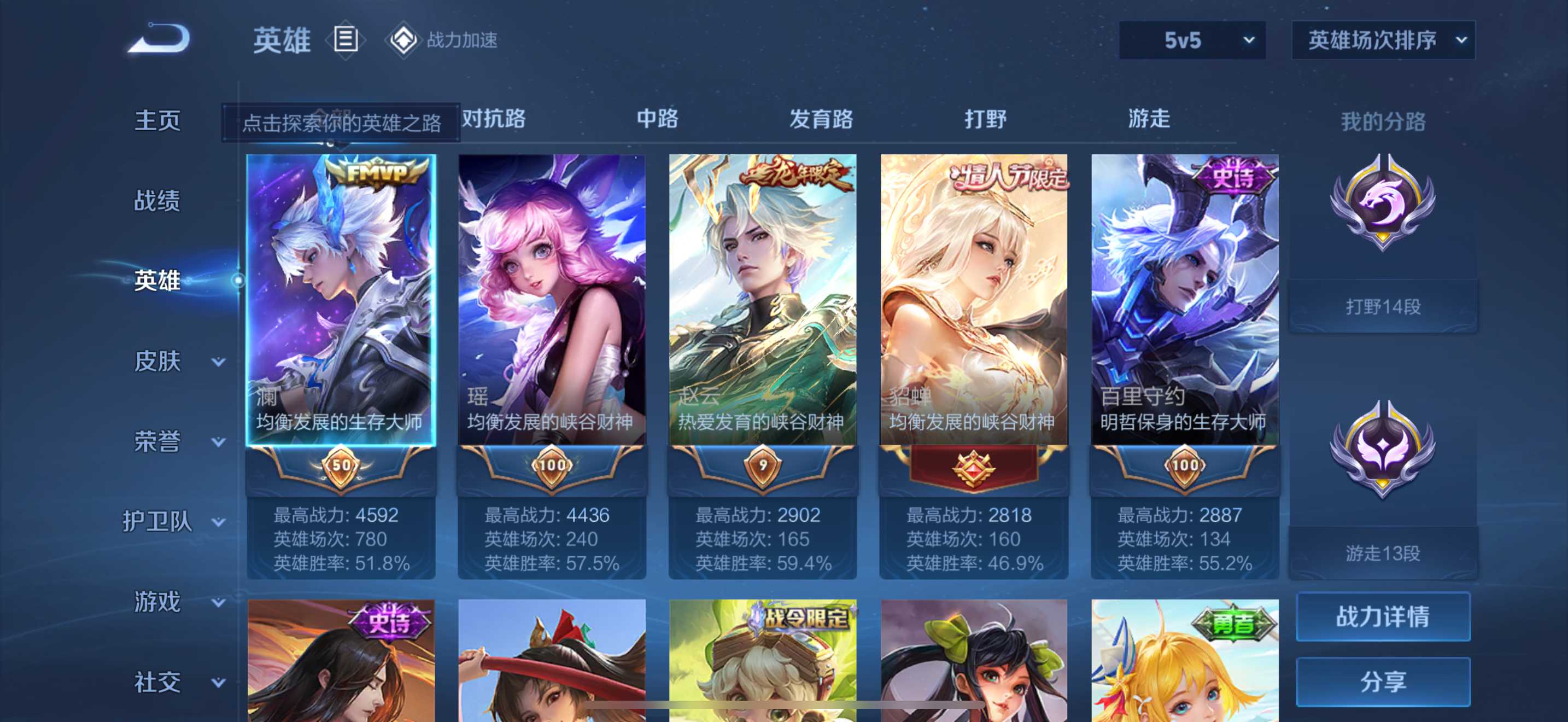Switch to the 对抗路 tab
The height and width of the screenshot is (722, 1568).
tap(494, 119)
